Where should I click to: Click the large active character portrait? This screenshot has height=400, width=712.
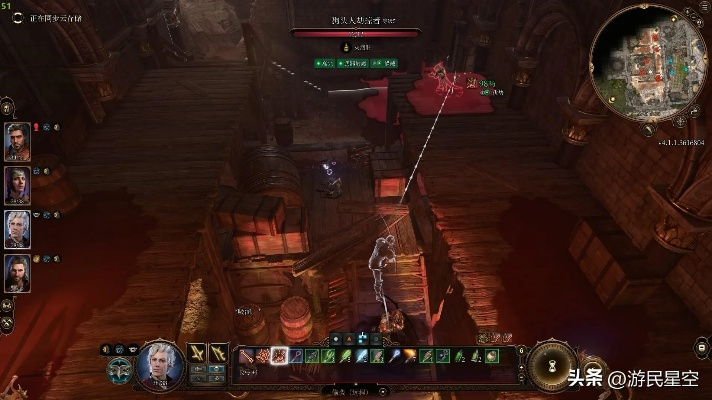[159, 364]
